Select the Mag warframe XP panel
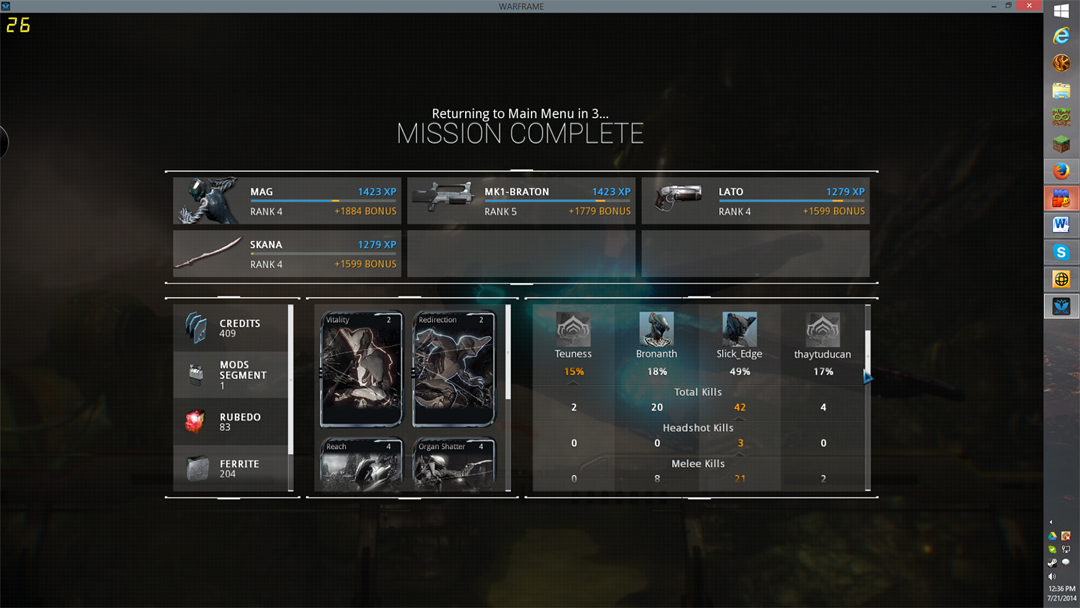 (x=287, y=201)
